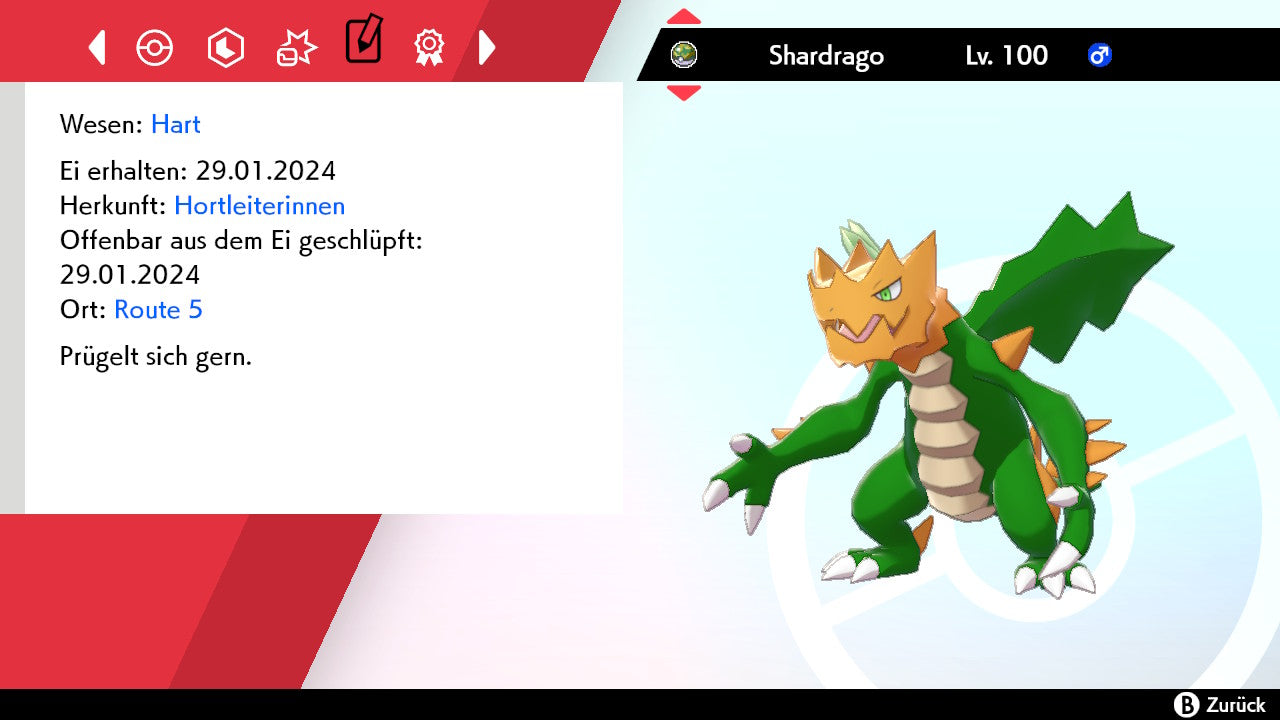Image resolution: width=1280 pixels, height=720 pixels.
Task: Select the trainer memo notepad tab
Action: coord(363,41)
